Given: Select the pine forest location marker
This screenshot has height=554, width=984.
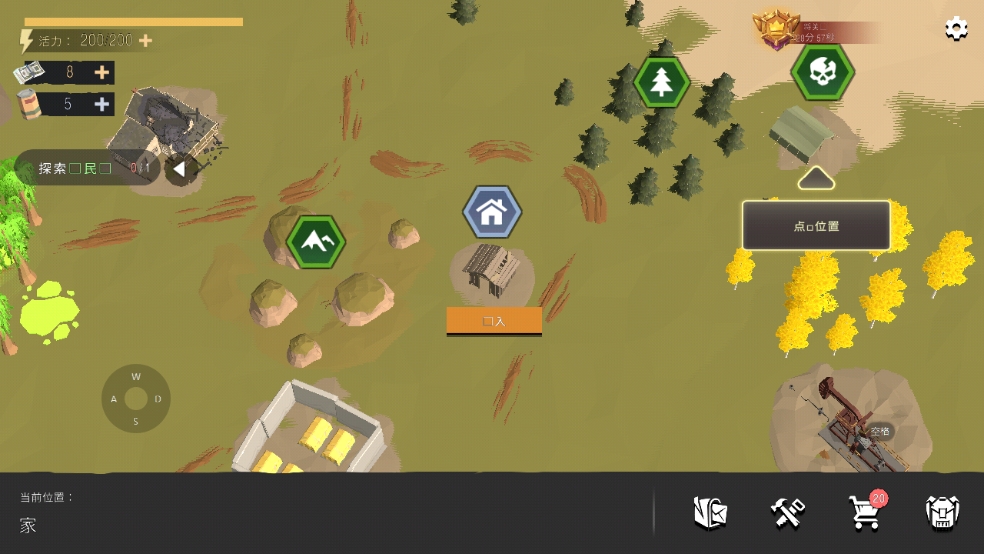Looking at the screenshot, I should coord(661,82).
